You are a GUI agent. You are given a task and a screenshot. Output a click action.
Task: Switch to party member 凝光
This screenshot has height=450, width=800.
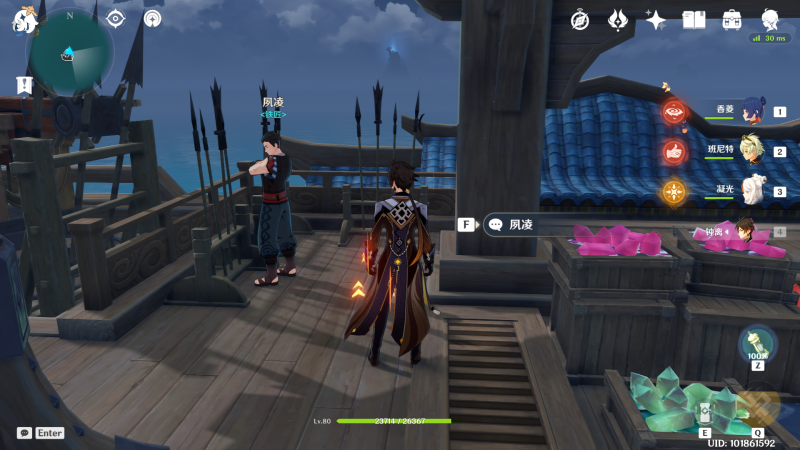tap(752, 191)
